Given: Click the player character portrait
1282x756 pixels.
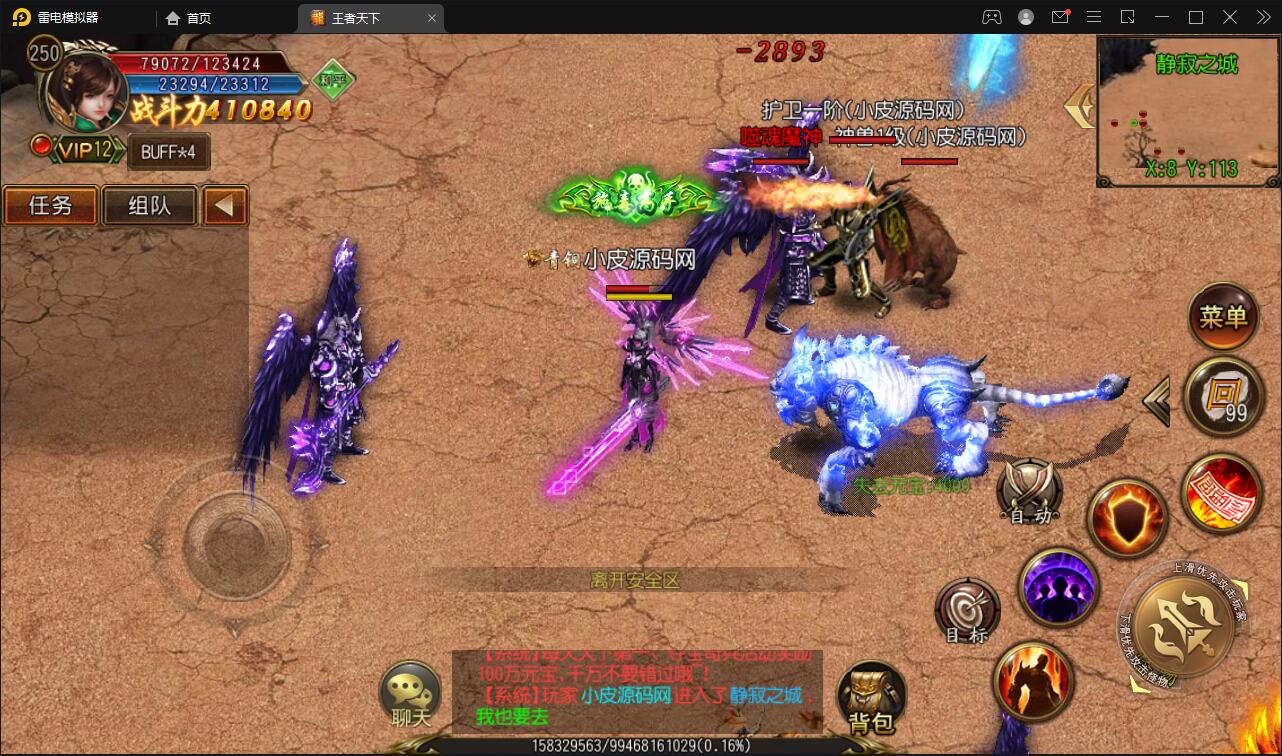Looking at the screenshot, I should [x=87, y=92].
